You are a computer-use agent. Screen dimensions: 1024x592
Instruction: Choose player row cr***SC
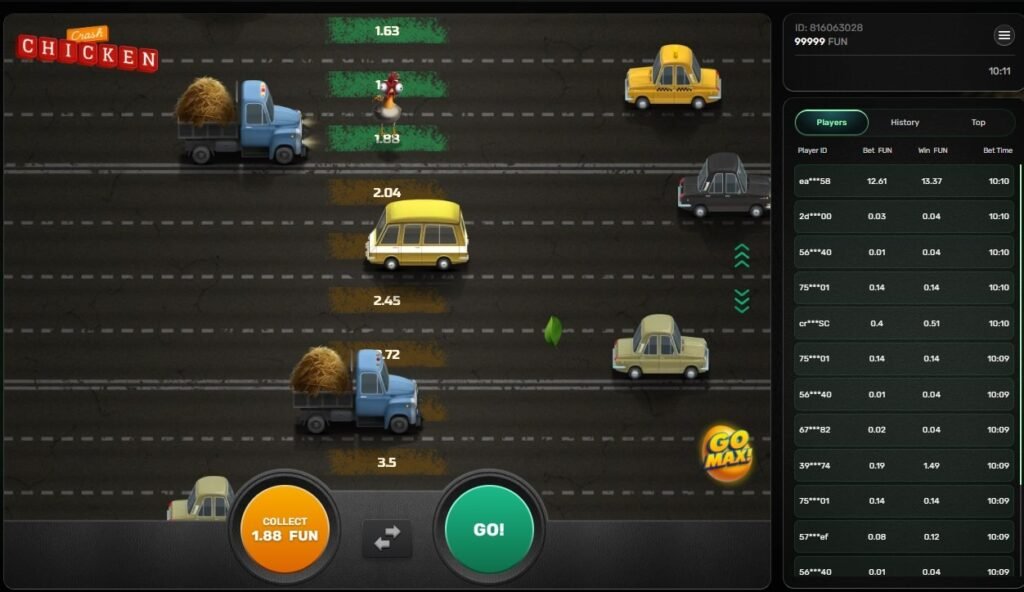point(904,323)
